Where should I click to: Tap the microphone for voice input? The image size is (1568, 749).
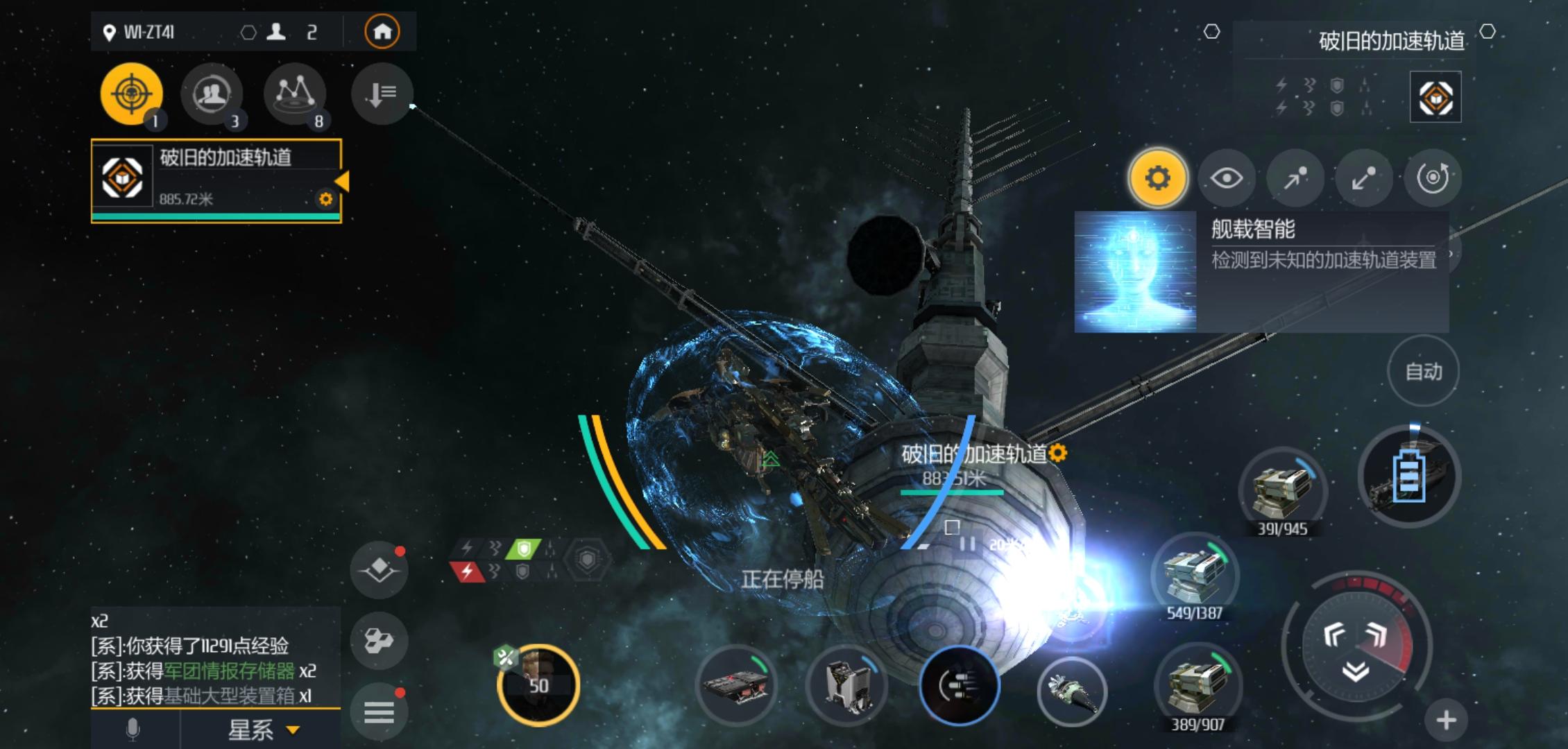(x=132, y=730)
